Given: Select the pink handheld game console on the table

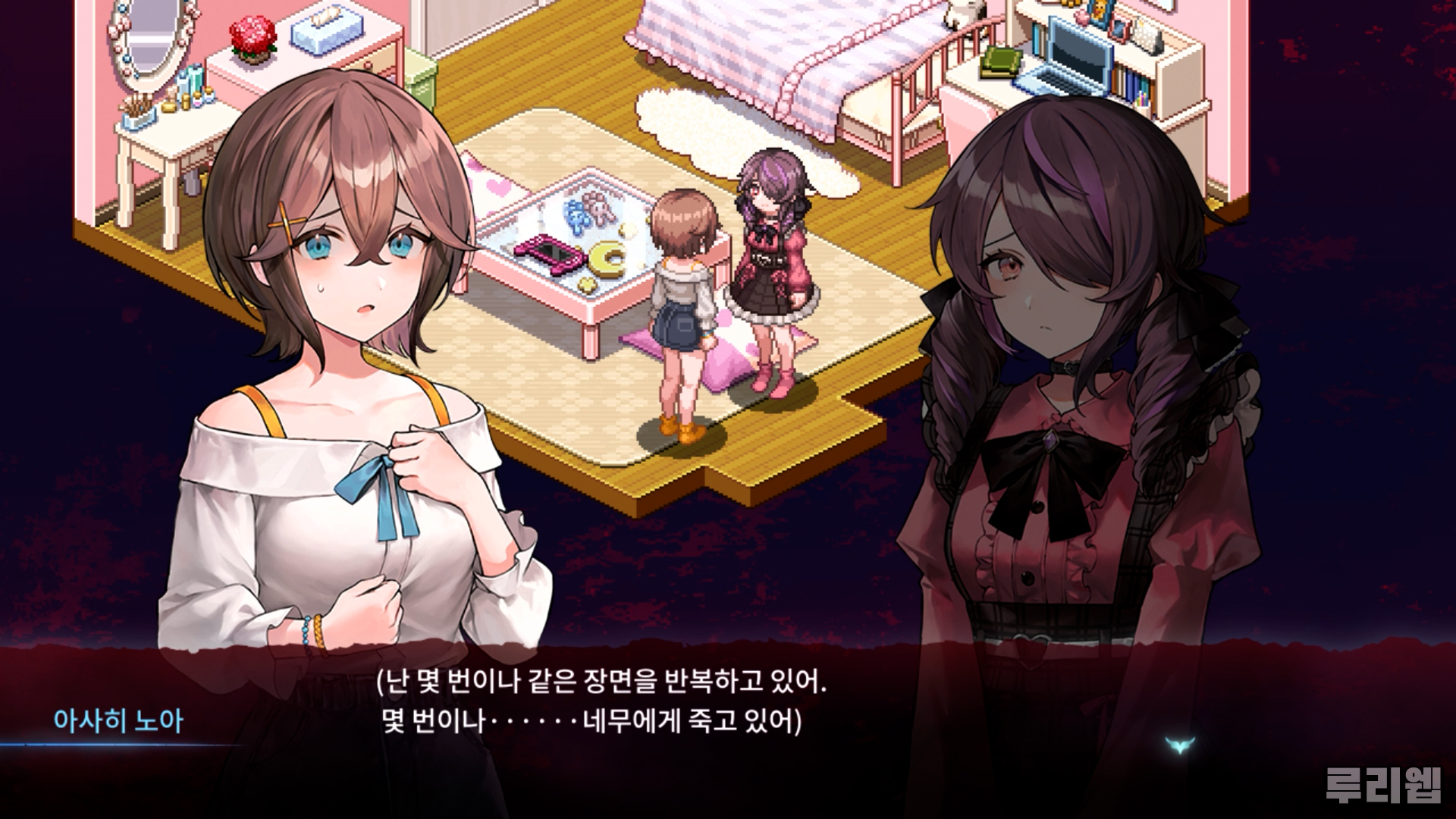Looking at the screenshot, I should [x=551, y=253].
